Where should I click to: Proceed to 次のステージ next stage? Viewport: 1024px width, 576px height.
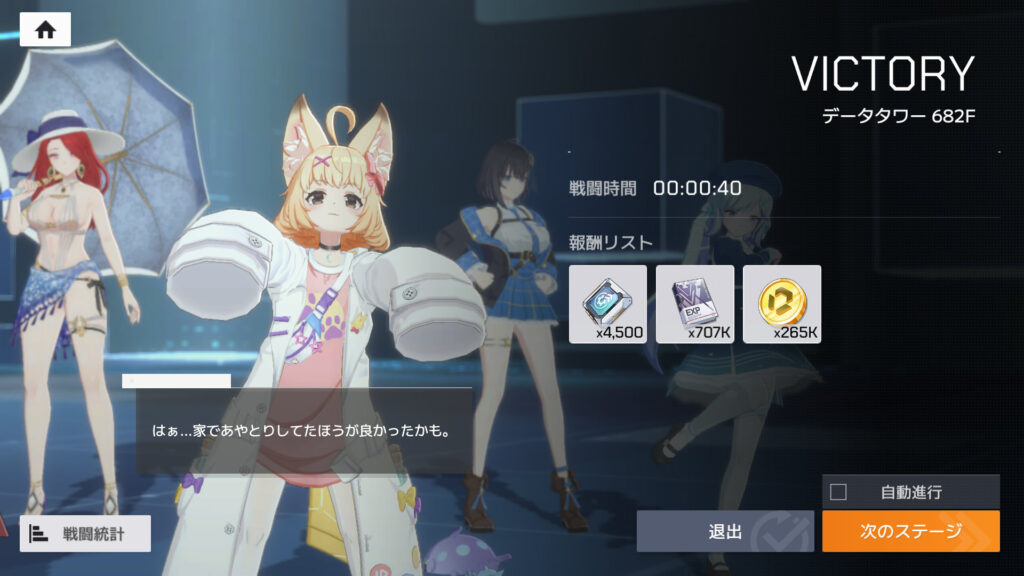click(910, 531)
